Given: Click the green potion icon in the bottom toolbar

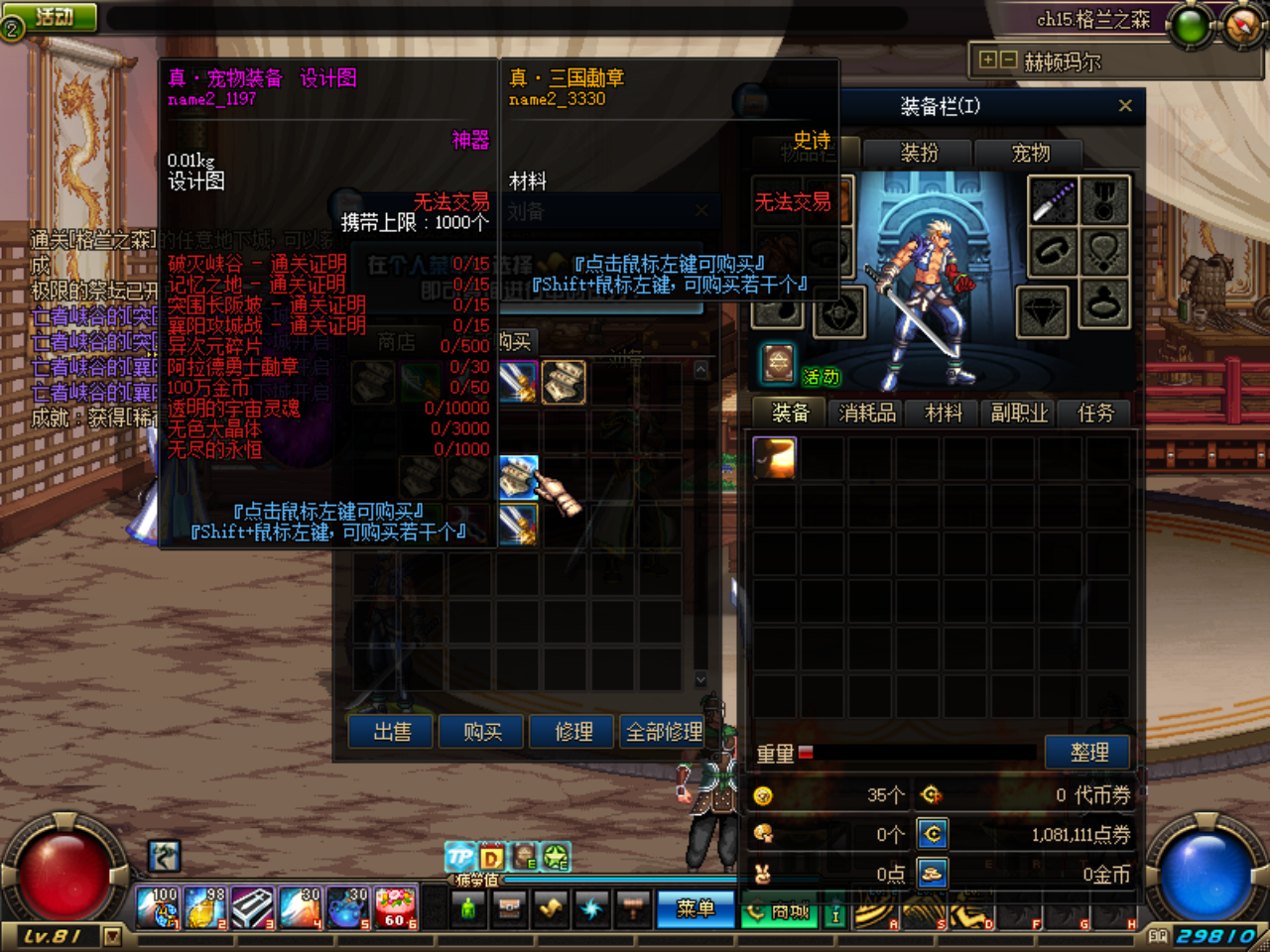Looking at the screenshot, I should (467, 906).
